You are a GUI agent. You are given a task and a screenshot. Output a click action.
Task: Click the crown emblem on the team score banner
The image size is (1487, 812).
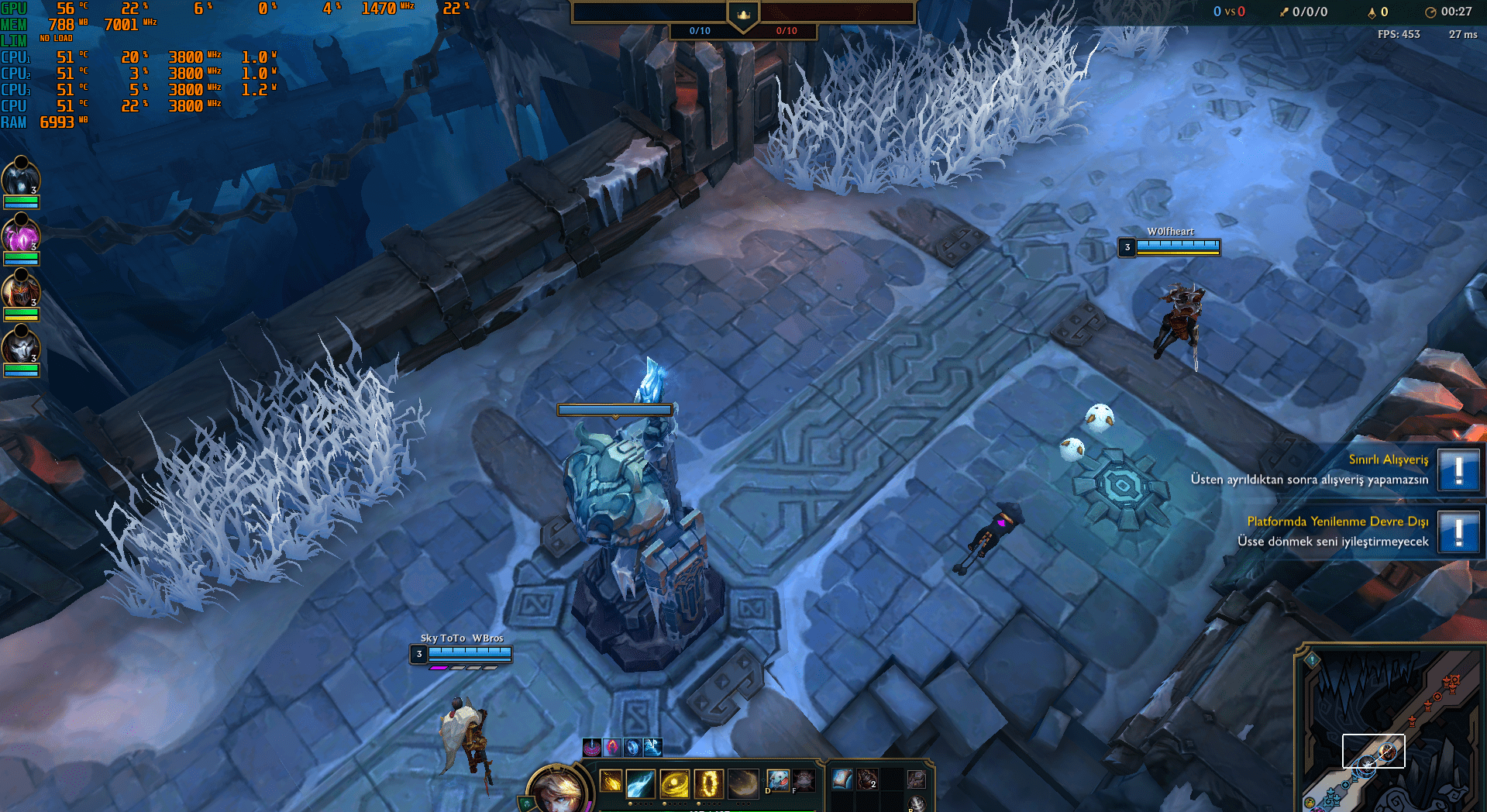point(744,13)
